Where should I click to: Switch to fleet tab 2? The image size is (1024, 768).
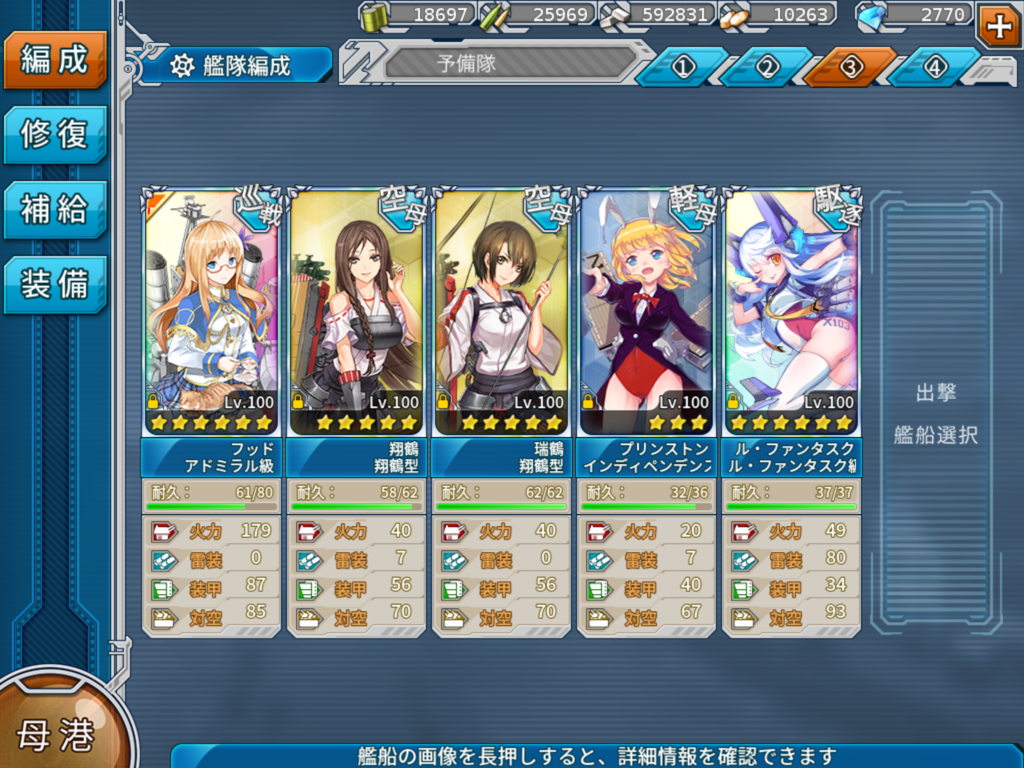point(767,67)
